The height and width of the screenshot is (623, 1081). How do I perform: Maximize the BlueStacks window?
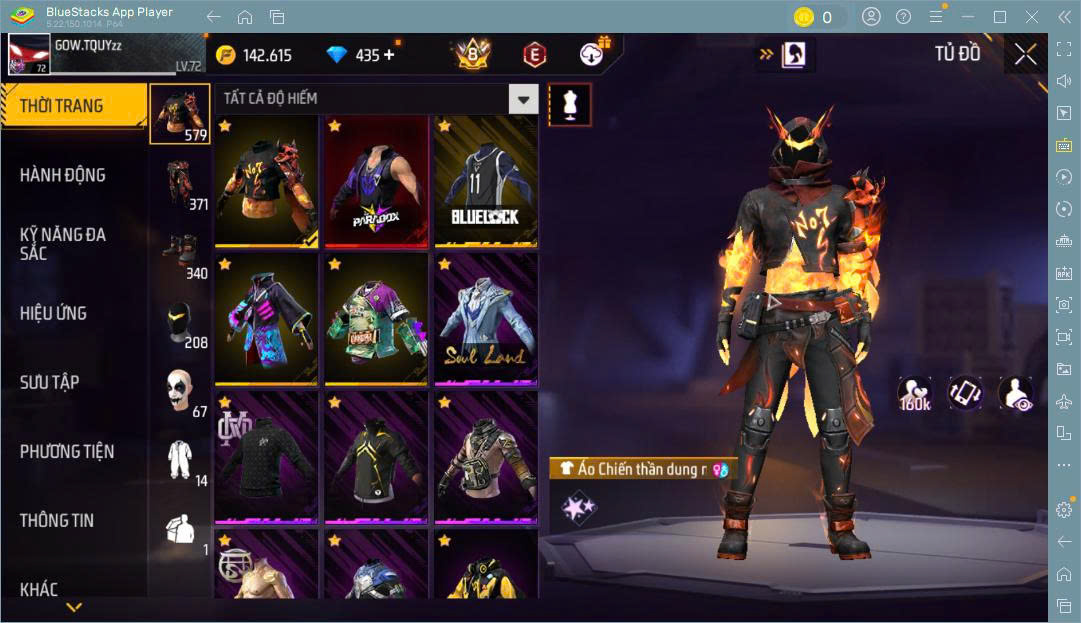click(999, 17)
